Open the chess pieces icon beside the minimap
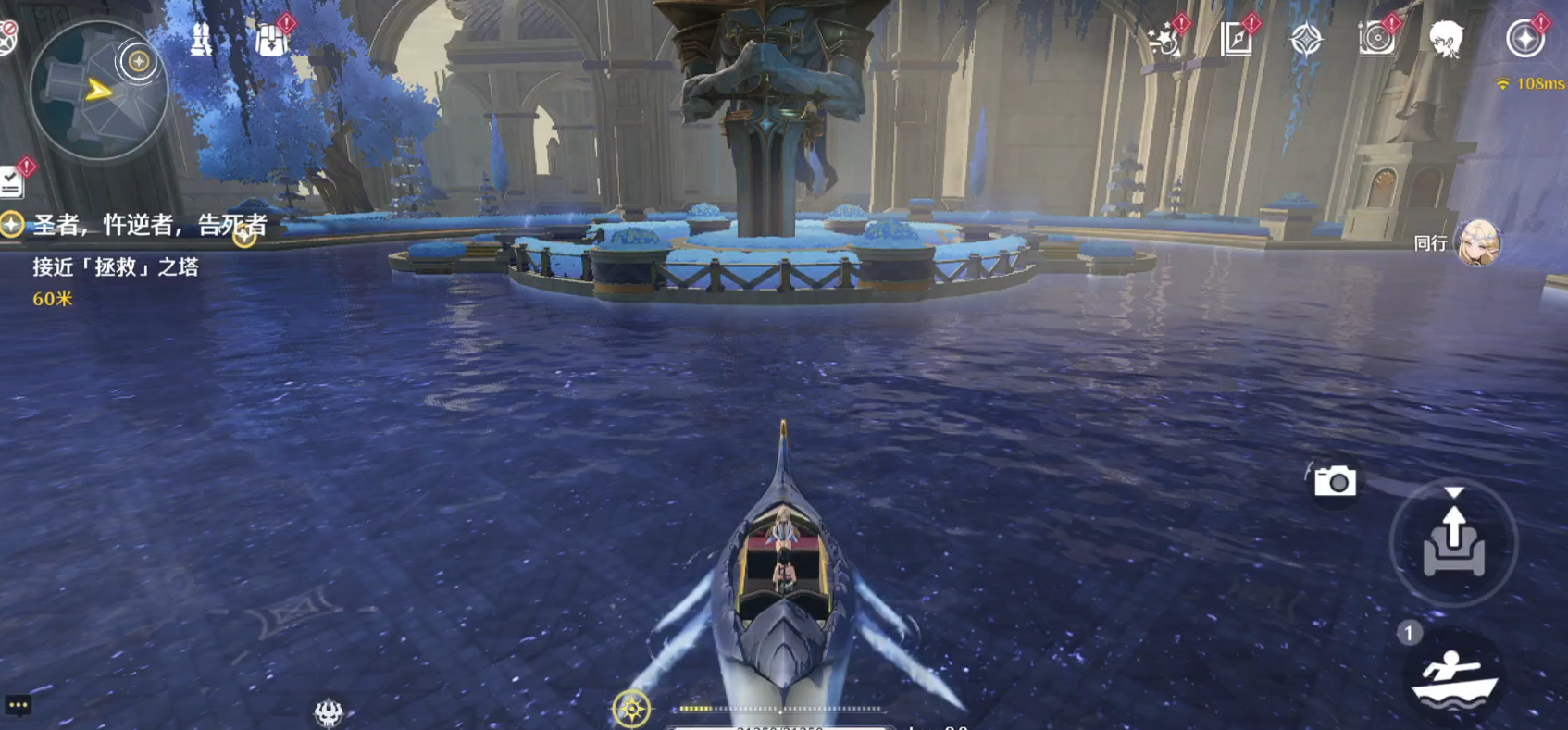Image resolution: width=1568 pixels, height=730 pixels. point(201,40)
